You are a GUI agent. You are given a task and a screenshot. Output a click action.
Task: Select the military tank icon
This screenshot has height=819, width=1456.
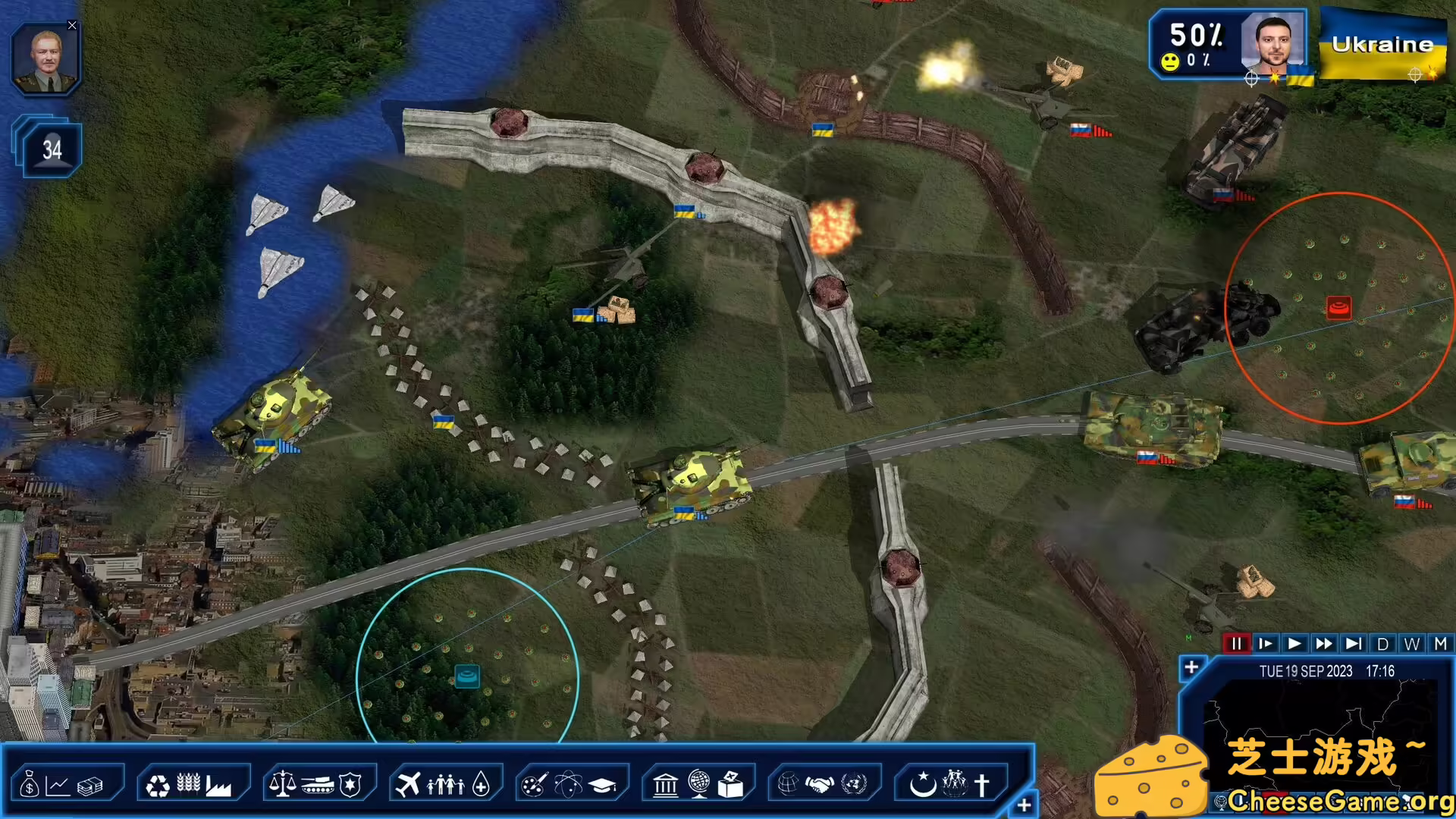317,784
